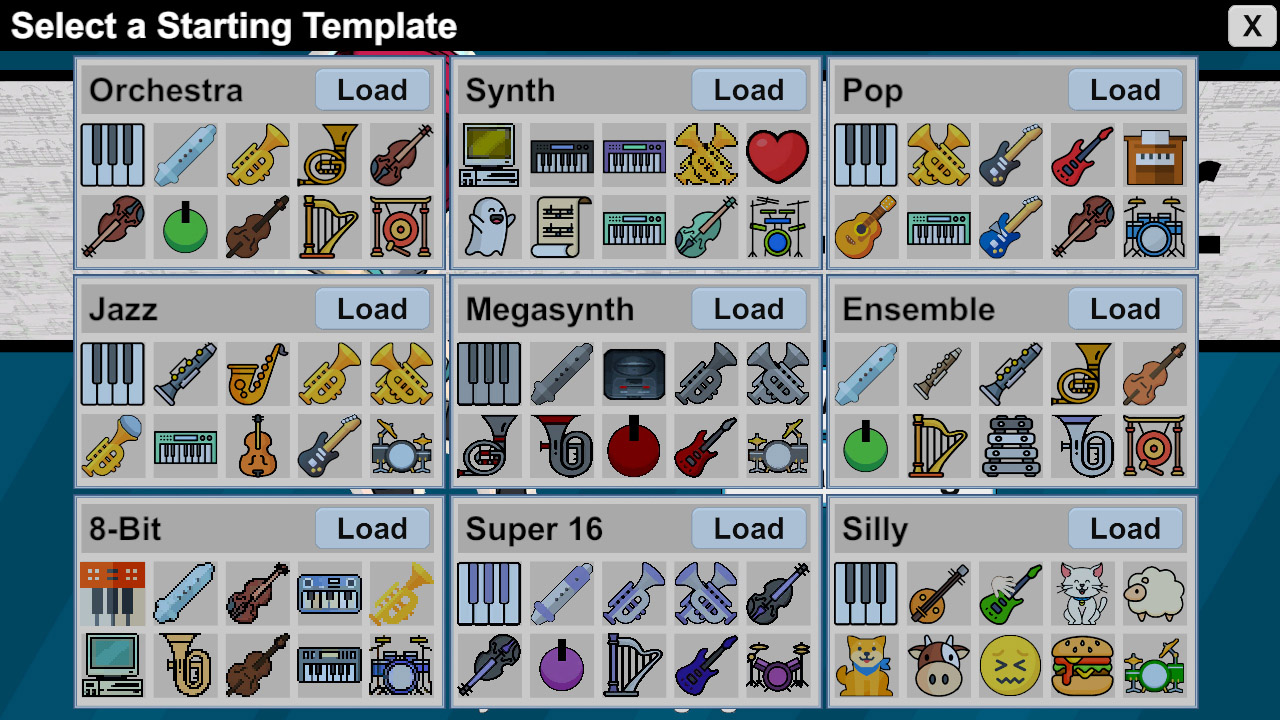Click the gong icon in Ensemble
The width and height of the screenshot is (1280, 720).
tap(1155, 446)
